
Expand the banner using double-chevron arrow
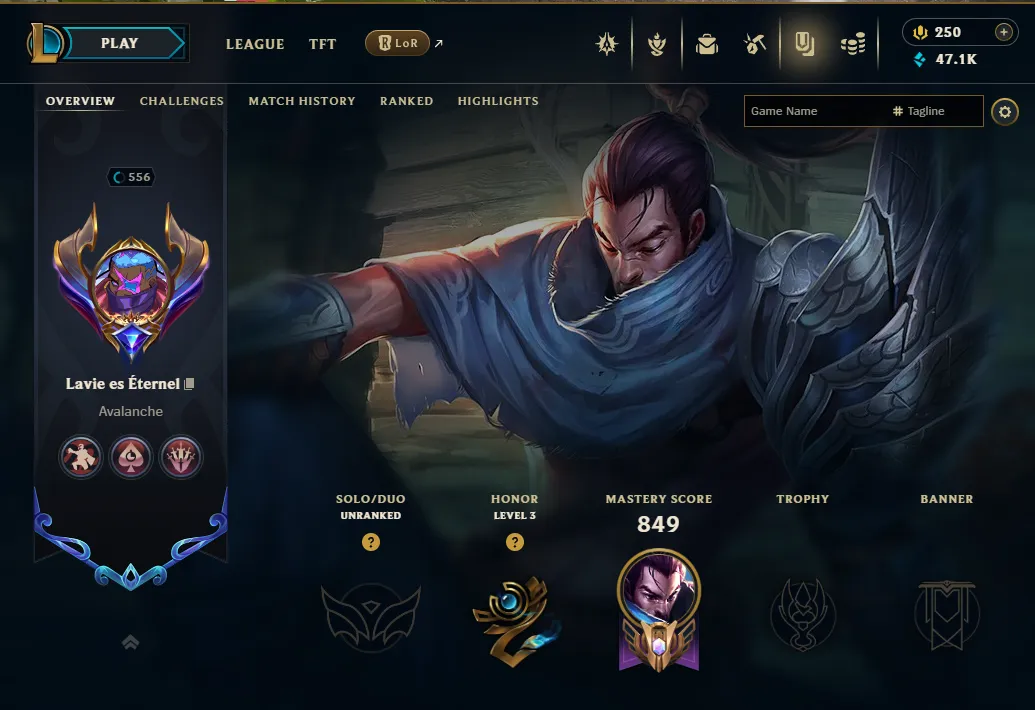point(130,643)
